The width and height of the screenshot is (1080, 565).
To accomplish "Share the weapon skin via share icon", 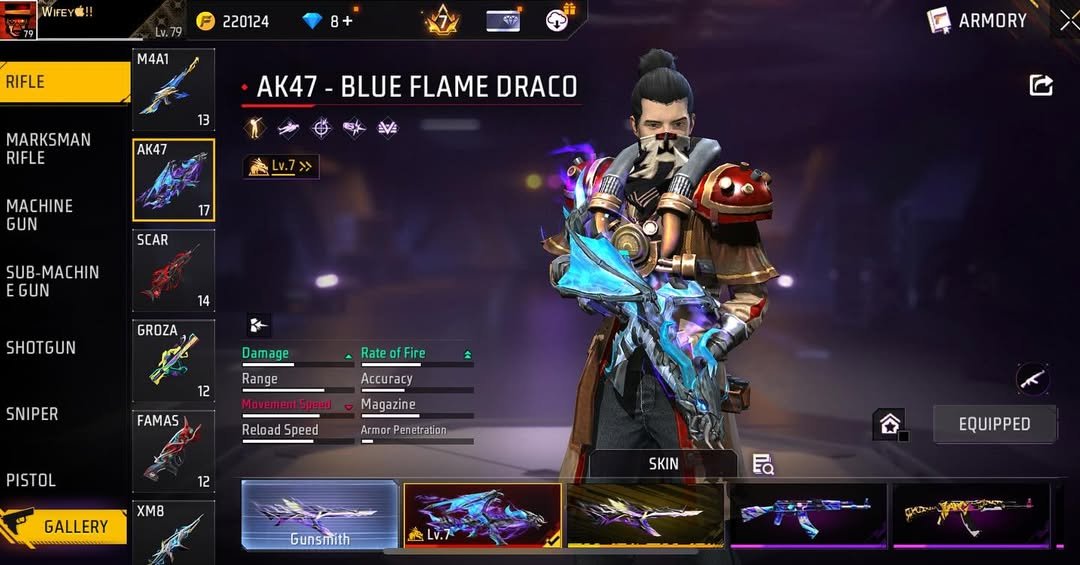I will coord(1041,86).
